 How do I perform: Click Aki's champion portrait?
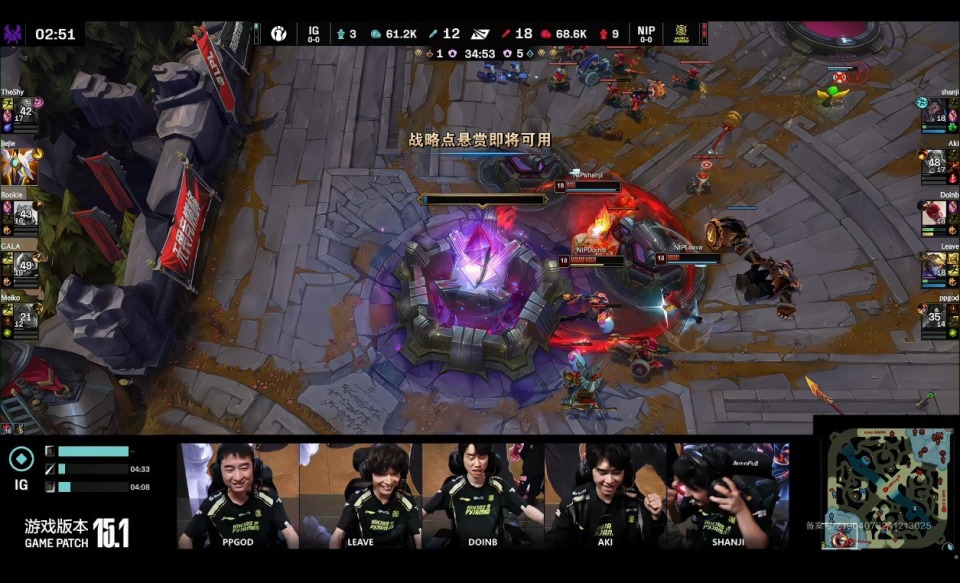pos(936,164)
